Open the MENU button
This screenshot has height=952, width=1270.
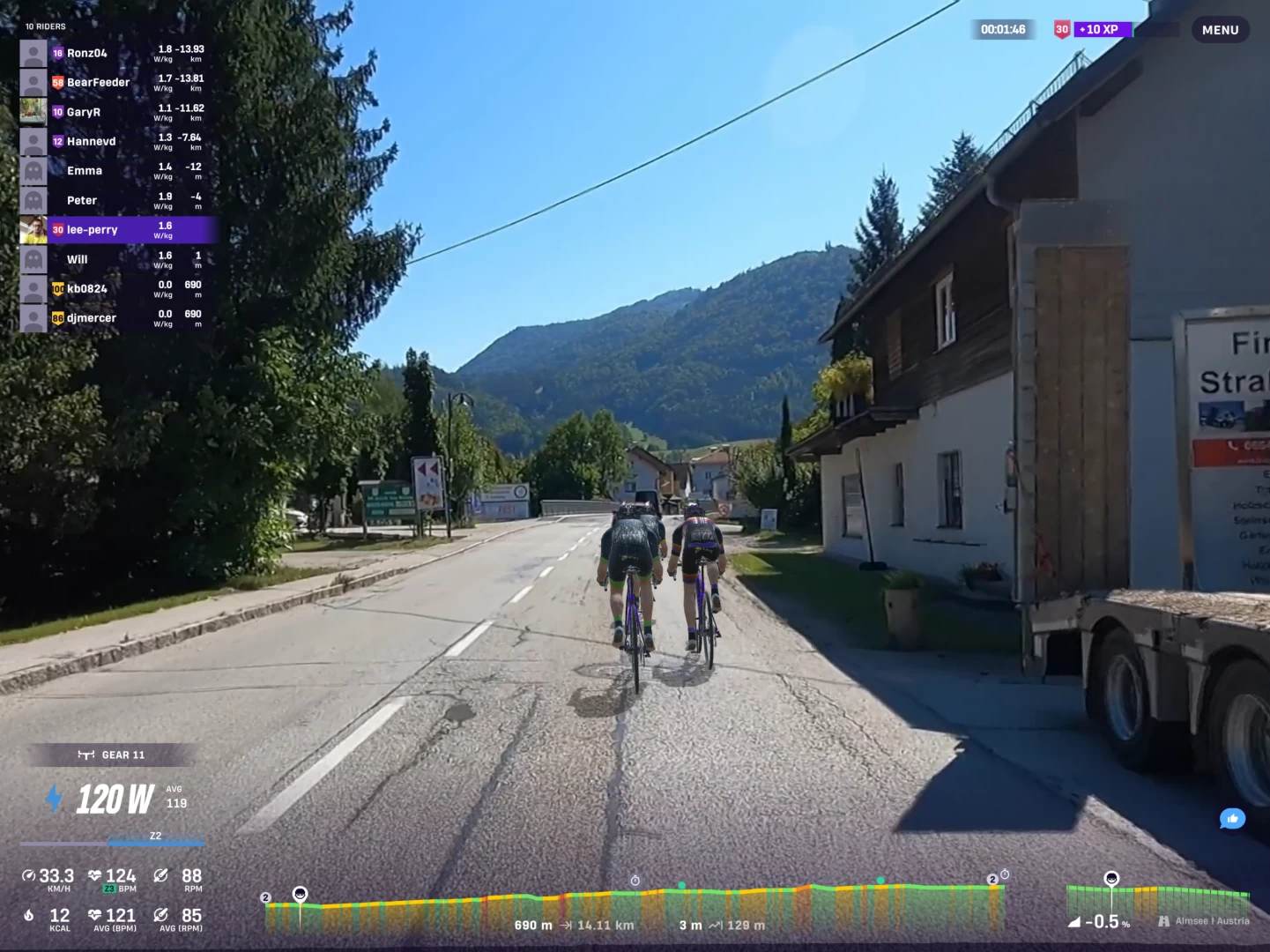pyautogui.click(x=1220, y=30)
